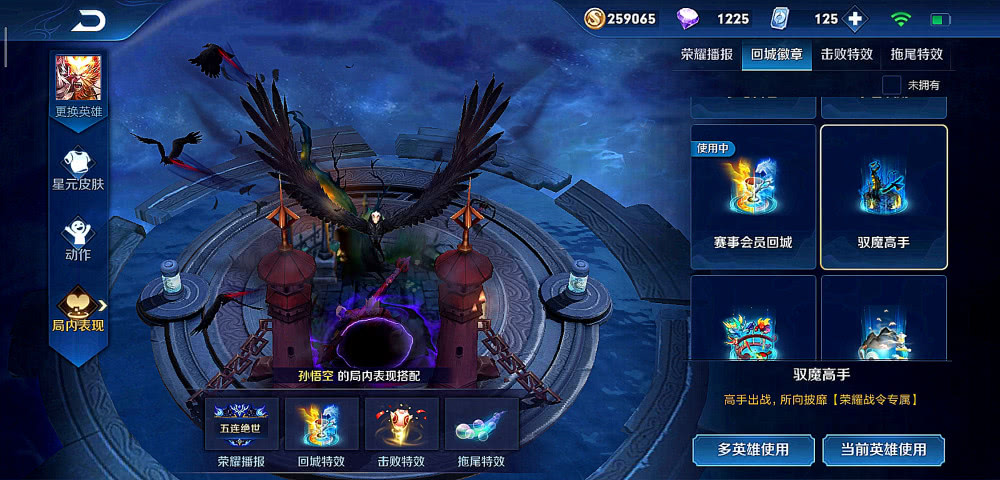Switch to the 击败特效 tab

point(847,55)
